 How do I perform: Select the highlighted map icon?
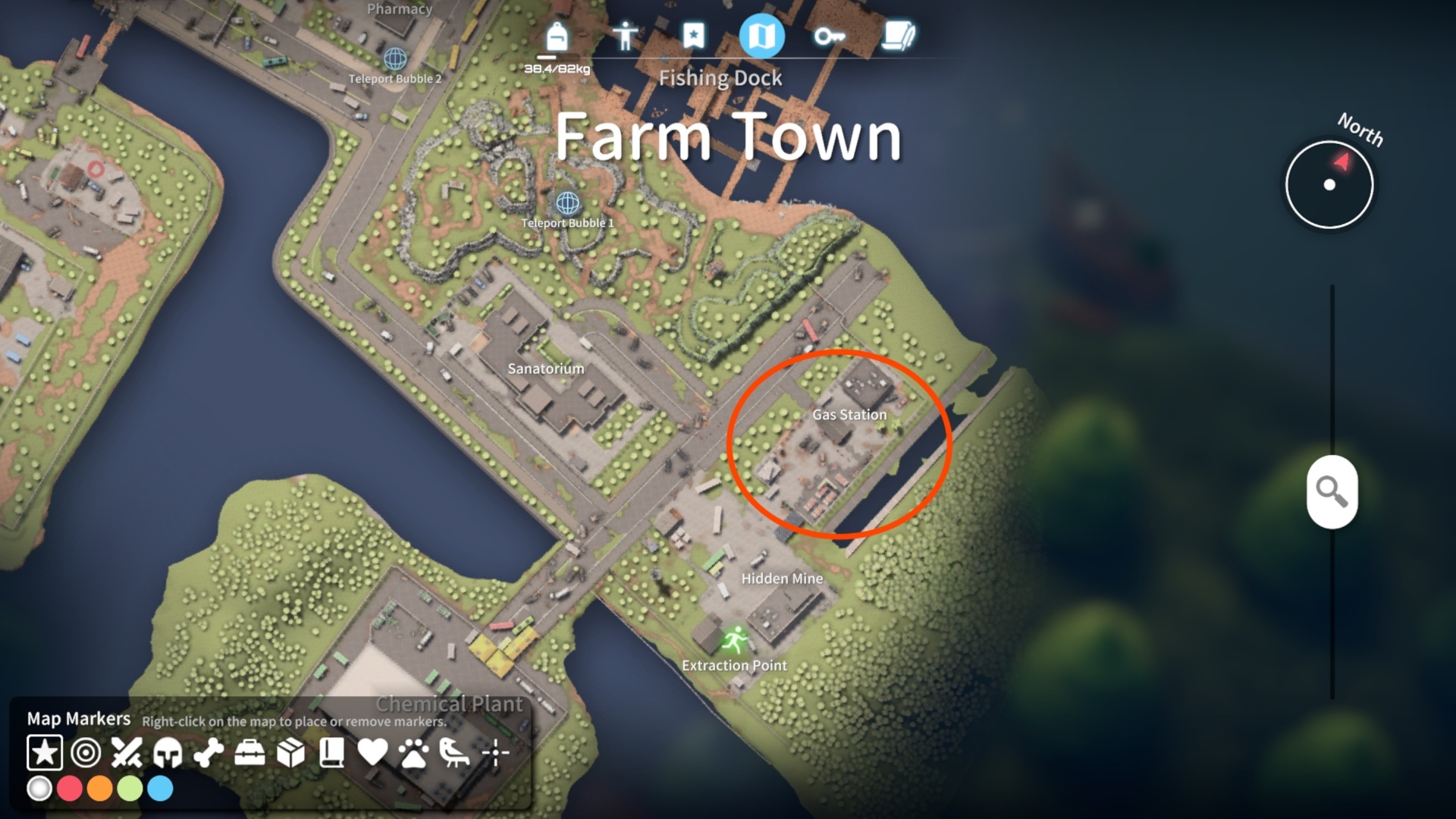point(763,36)
